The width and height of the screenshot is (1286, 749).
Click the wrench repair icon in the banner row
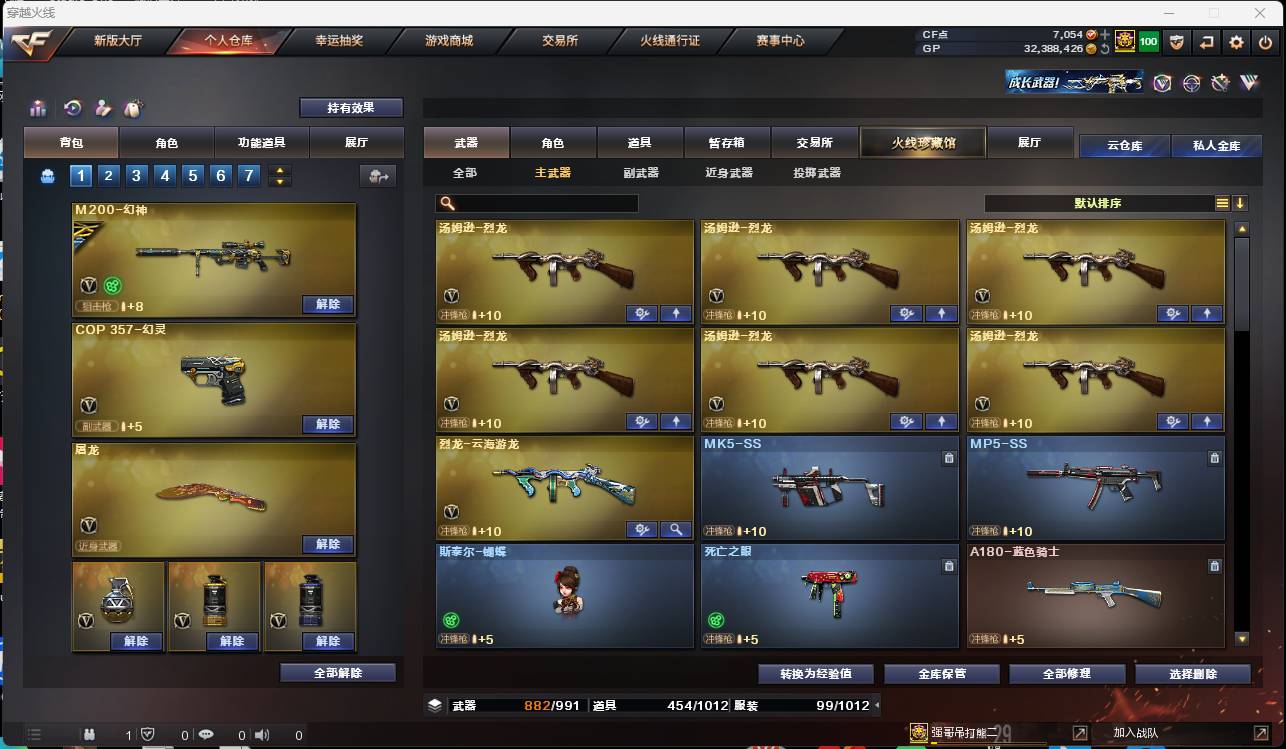coord(1219,83)
